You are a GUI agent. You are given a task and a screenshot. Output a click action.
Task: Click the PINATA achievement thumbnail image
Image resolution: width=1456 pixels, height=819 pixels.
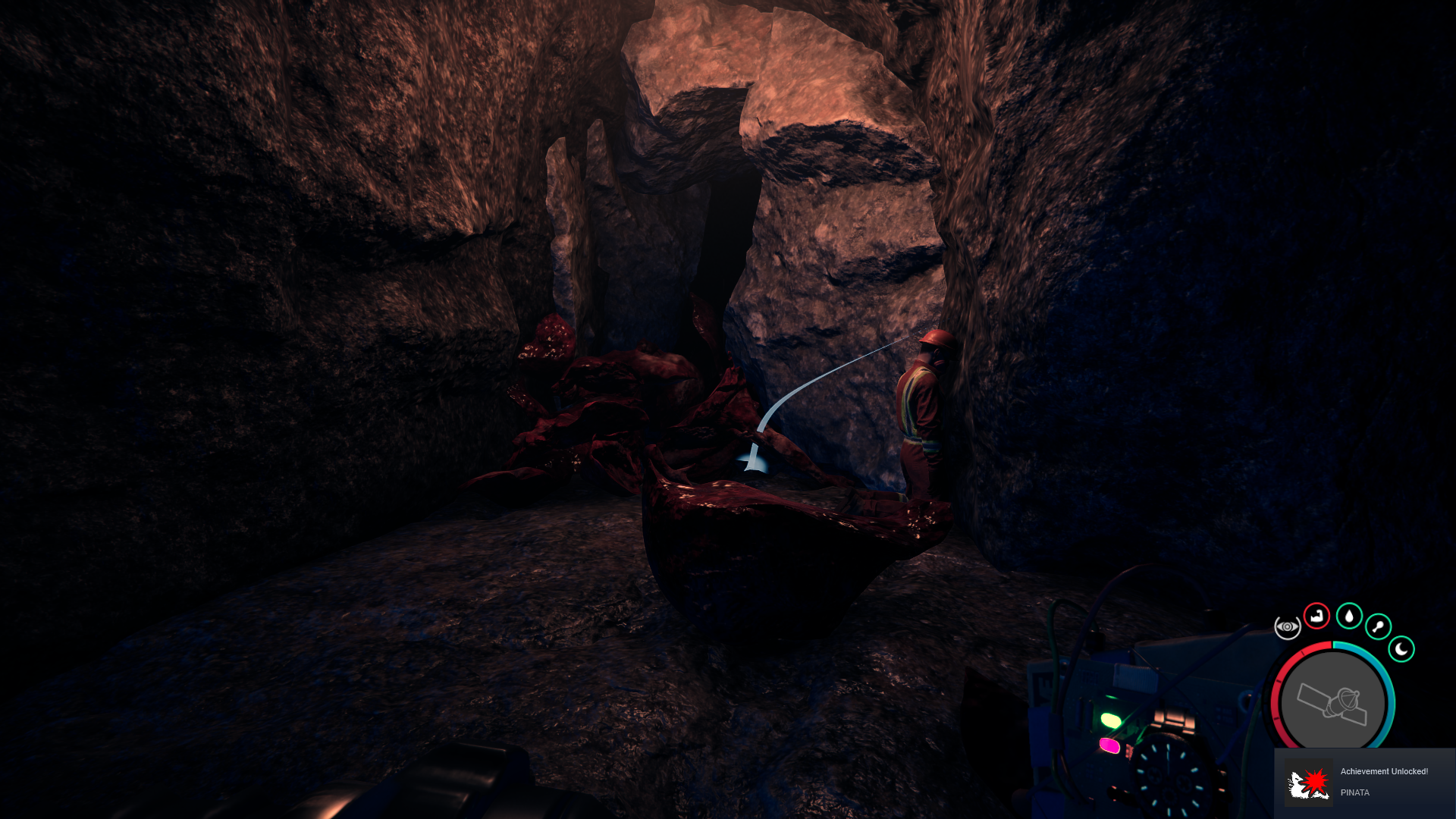[1308, 783]
